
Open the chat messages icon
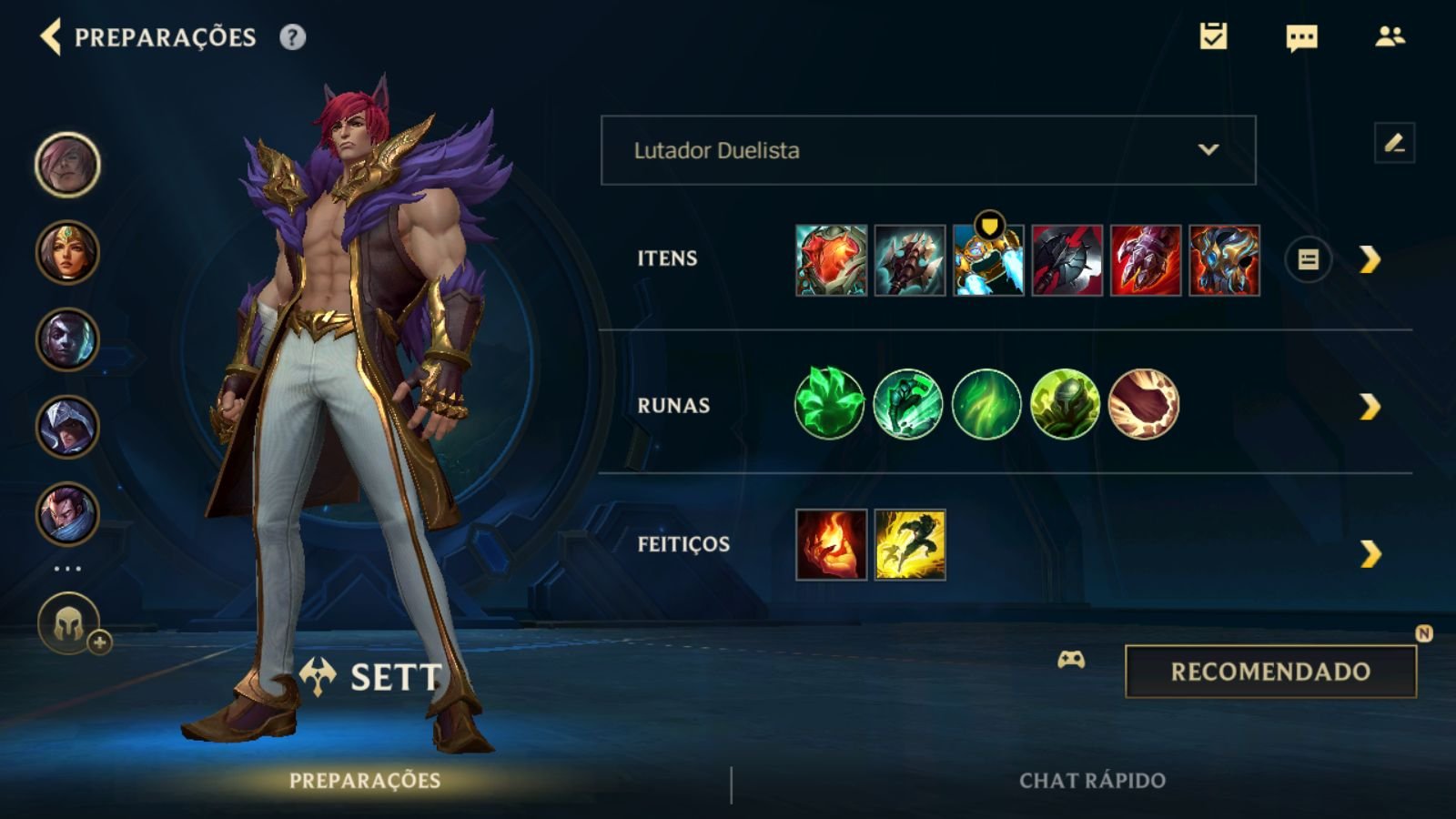(x=1301, y=38)
